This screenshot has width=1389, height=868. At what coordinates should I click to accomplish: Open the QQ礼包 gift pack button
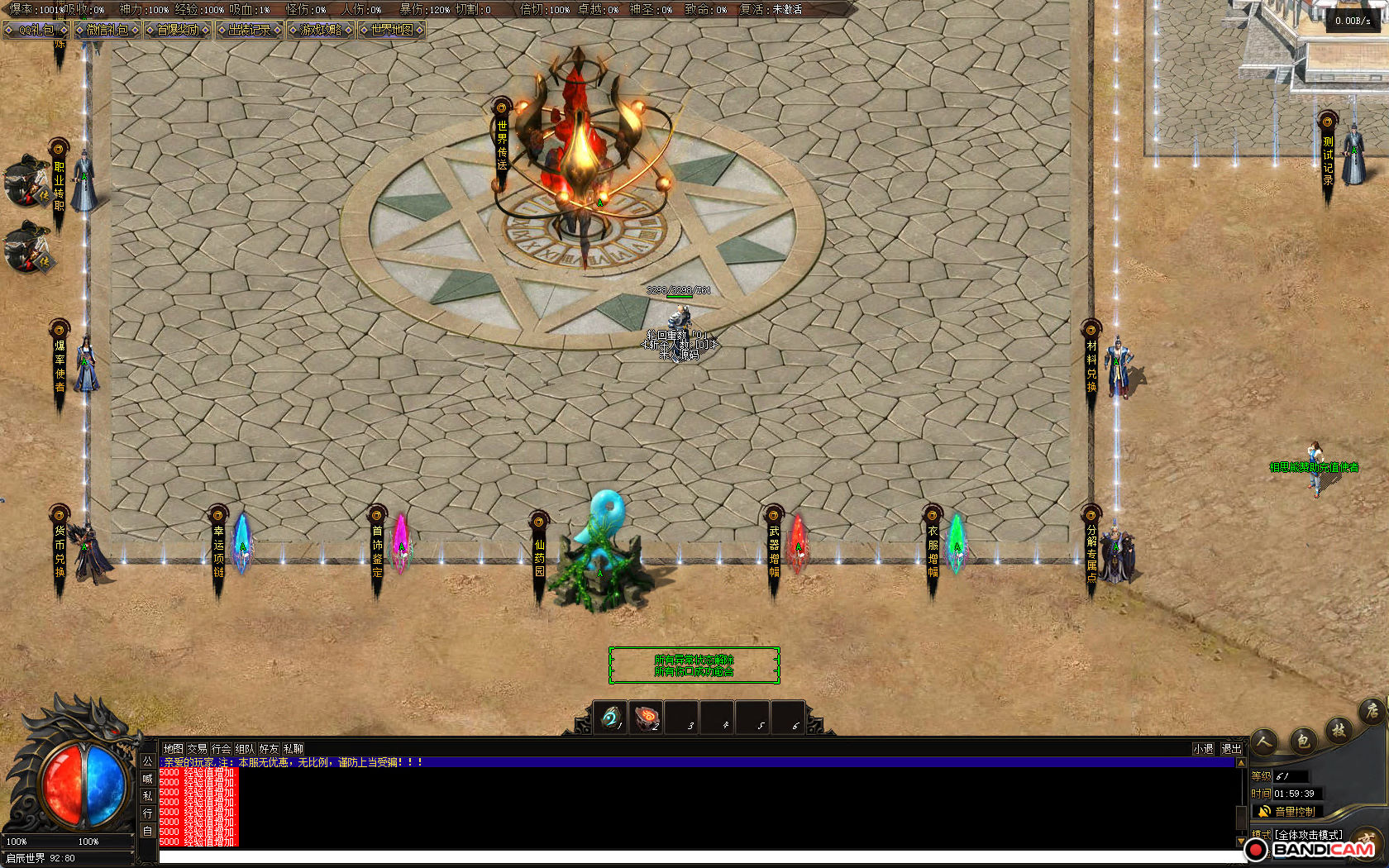point(36,30)
